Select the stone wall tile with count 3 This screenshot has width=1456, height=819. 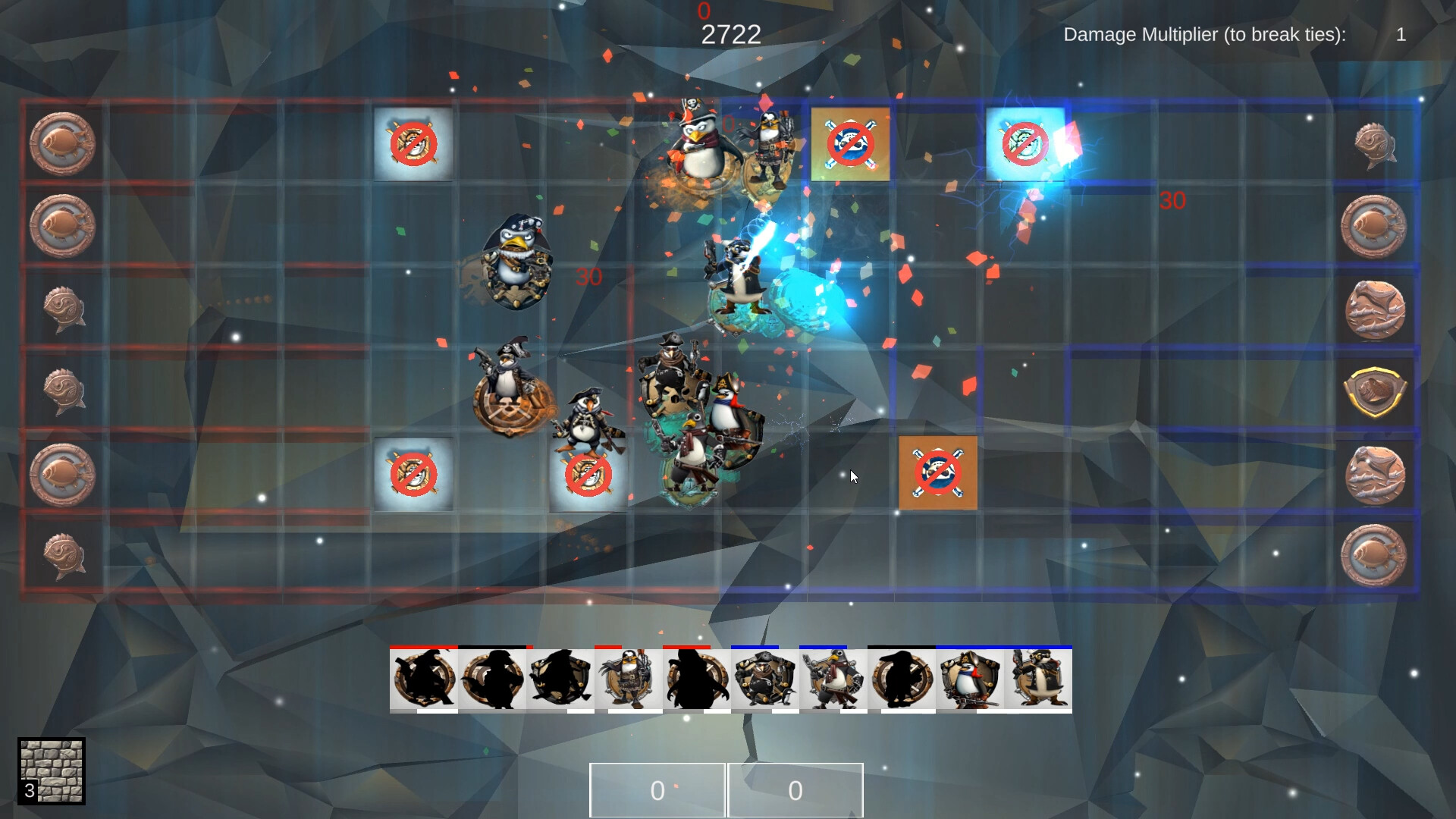click(x=52, y=771)
